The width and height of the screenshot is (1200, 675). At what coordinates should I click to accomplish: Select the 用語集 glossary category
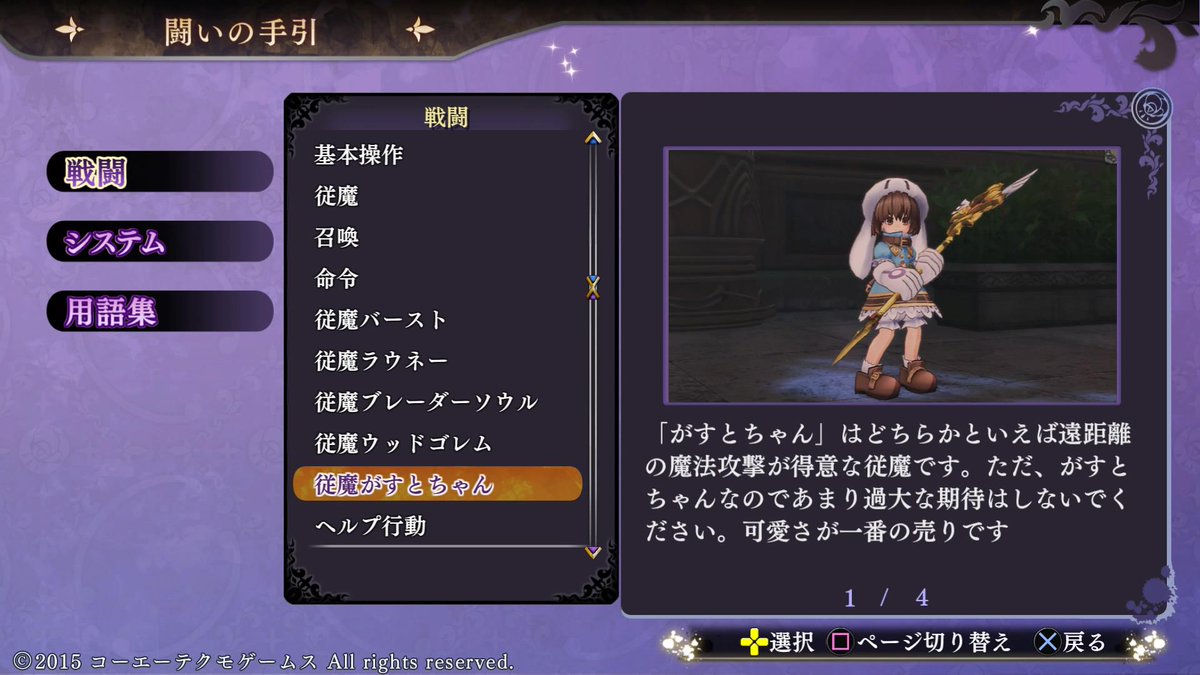[158, 312]
